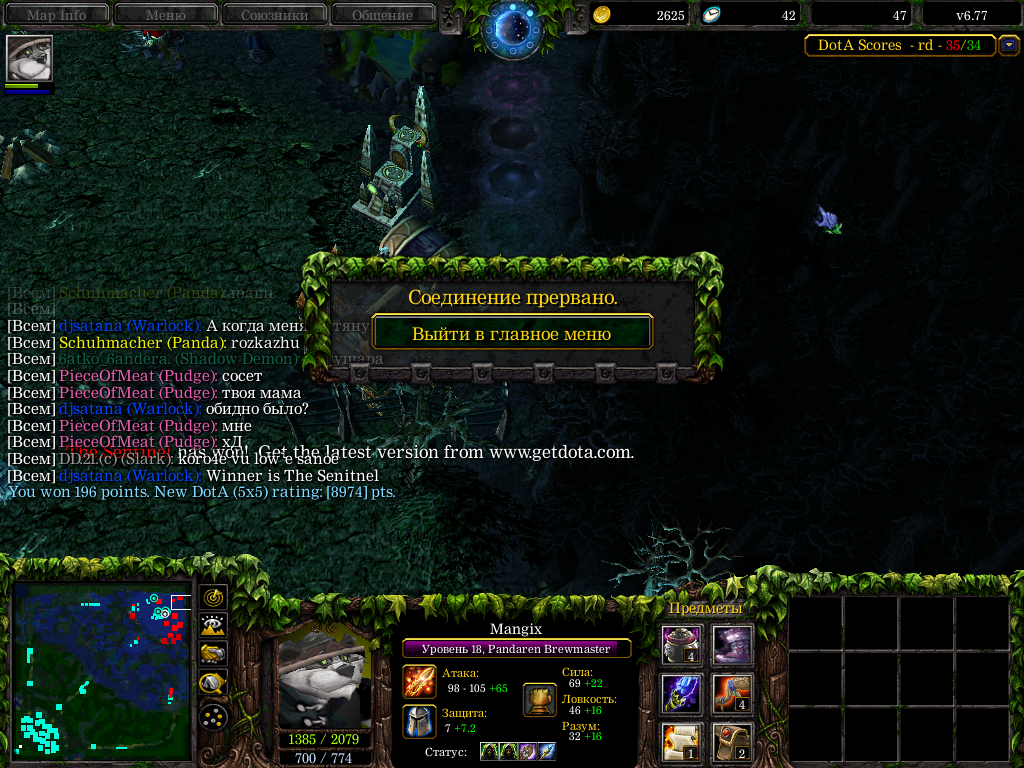Select the leather bracer item slot

(x=732, y=741)
